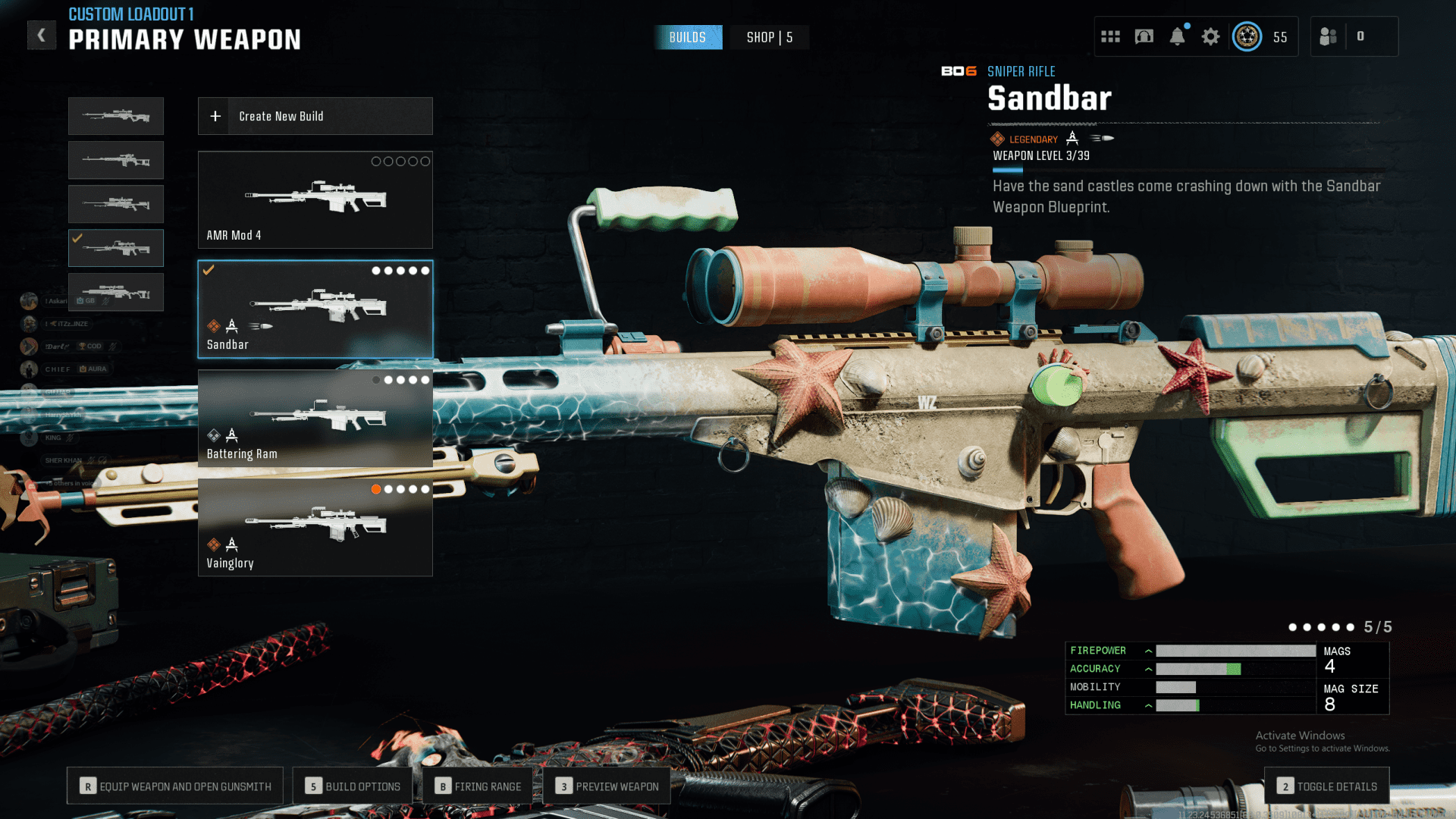Open the headset channels icon

click(x=1144, y=36)
